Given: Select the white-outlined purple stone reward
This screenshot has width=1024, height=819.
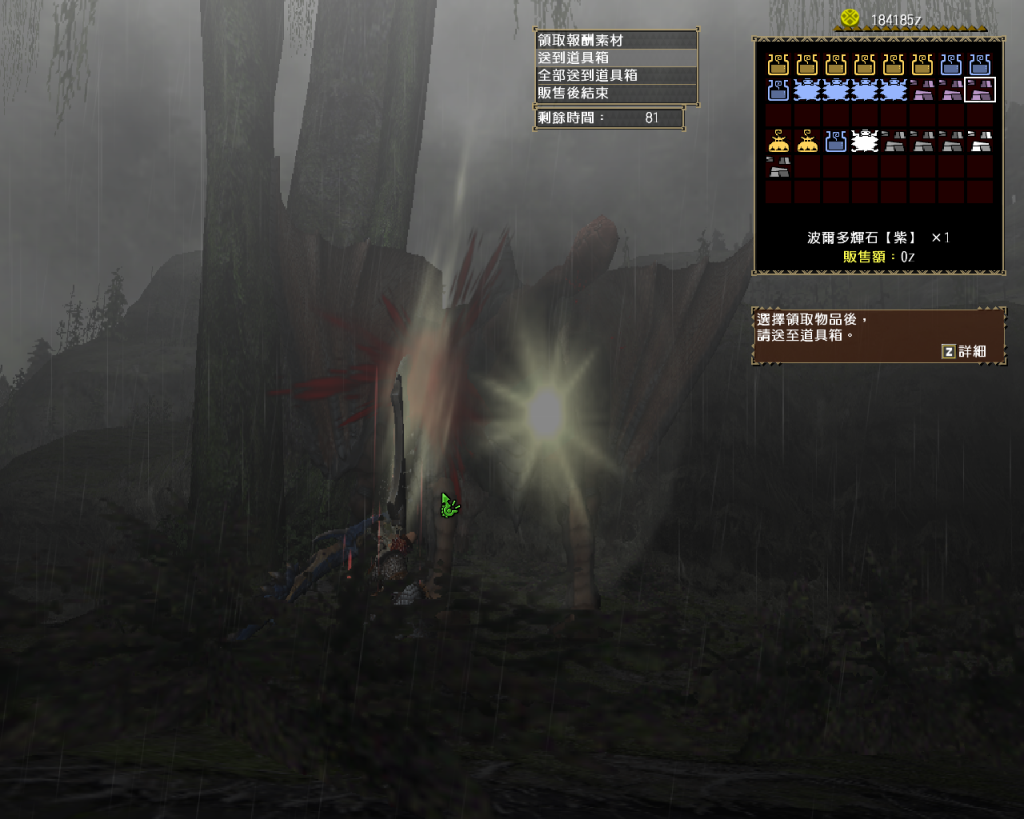Looking at the screenshot, I should (980, 91).
